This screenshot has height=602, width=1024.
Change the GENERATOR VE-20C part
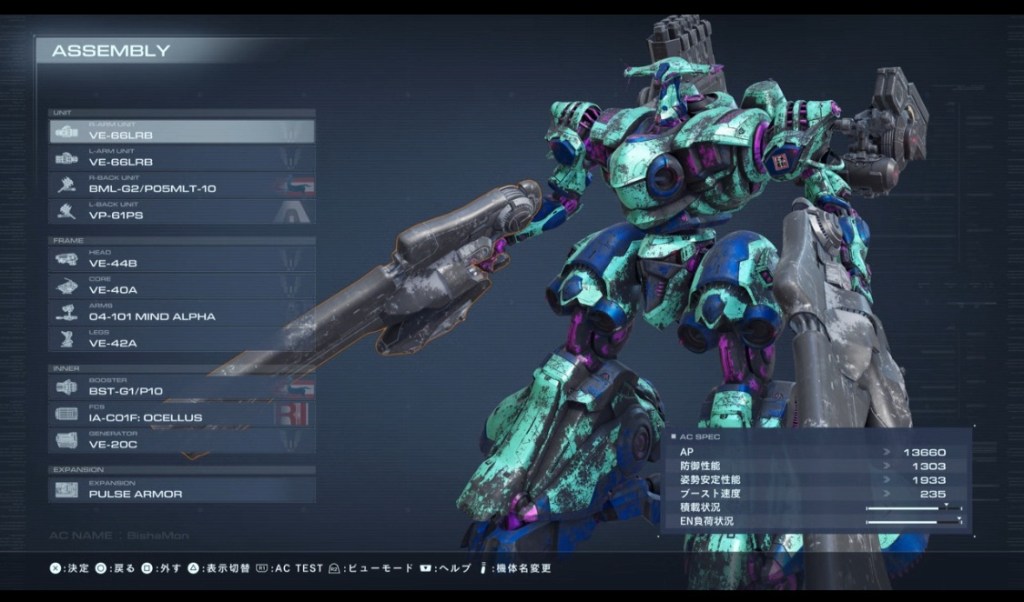point(182,440)
